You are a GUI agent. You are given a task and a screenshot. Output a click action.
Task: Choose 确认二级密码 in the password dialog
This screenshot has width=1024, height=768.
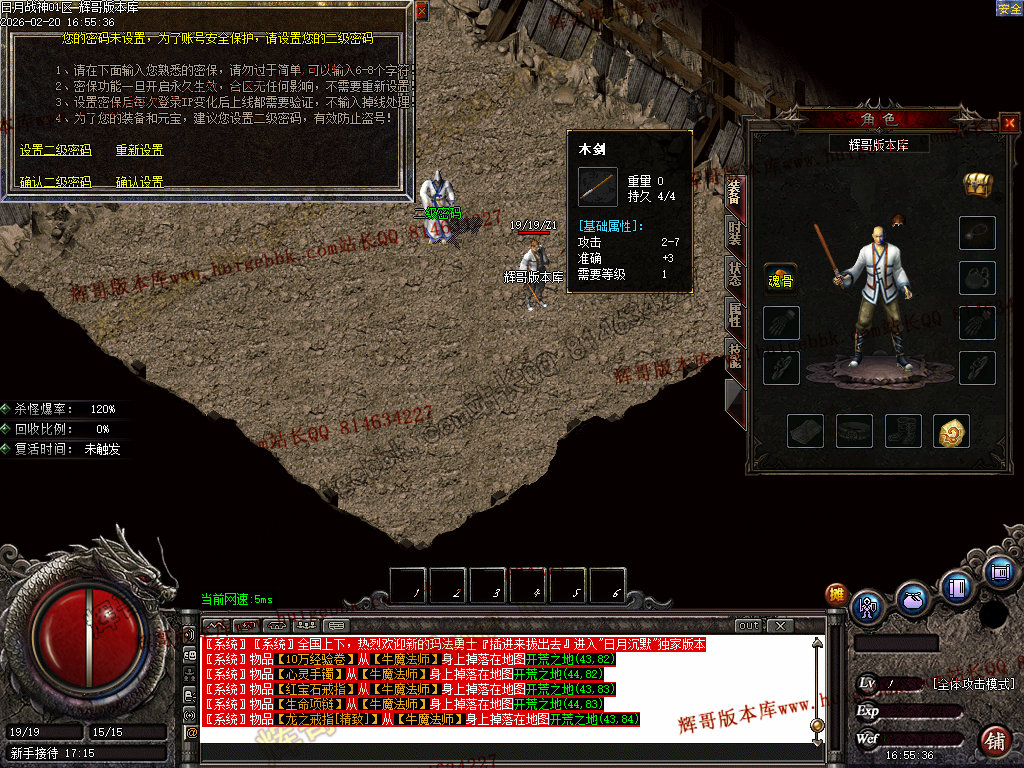[x=55, y=182]
